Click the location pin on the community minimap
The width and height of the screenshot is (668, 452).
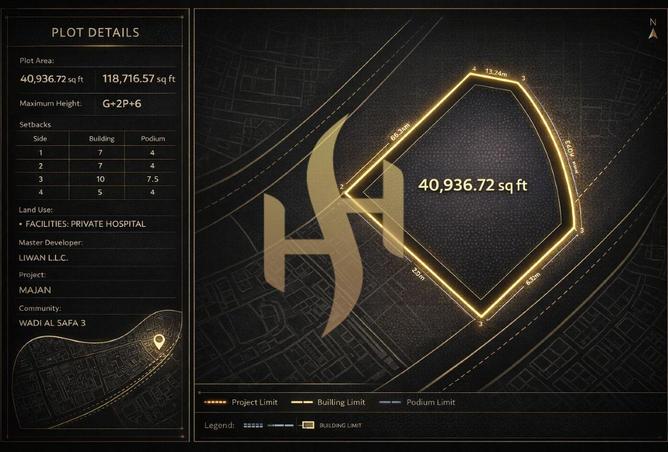coord(157,342)
